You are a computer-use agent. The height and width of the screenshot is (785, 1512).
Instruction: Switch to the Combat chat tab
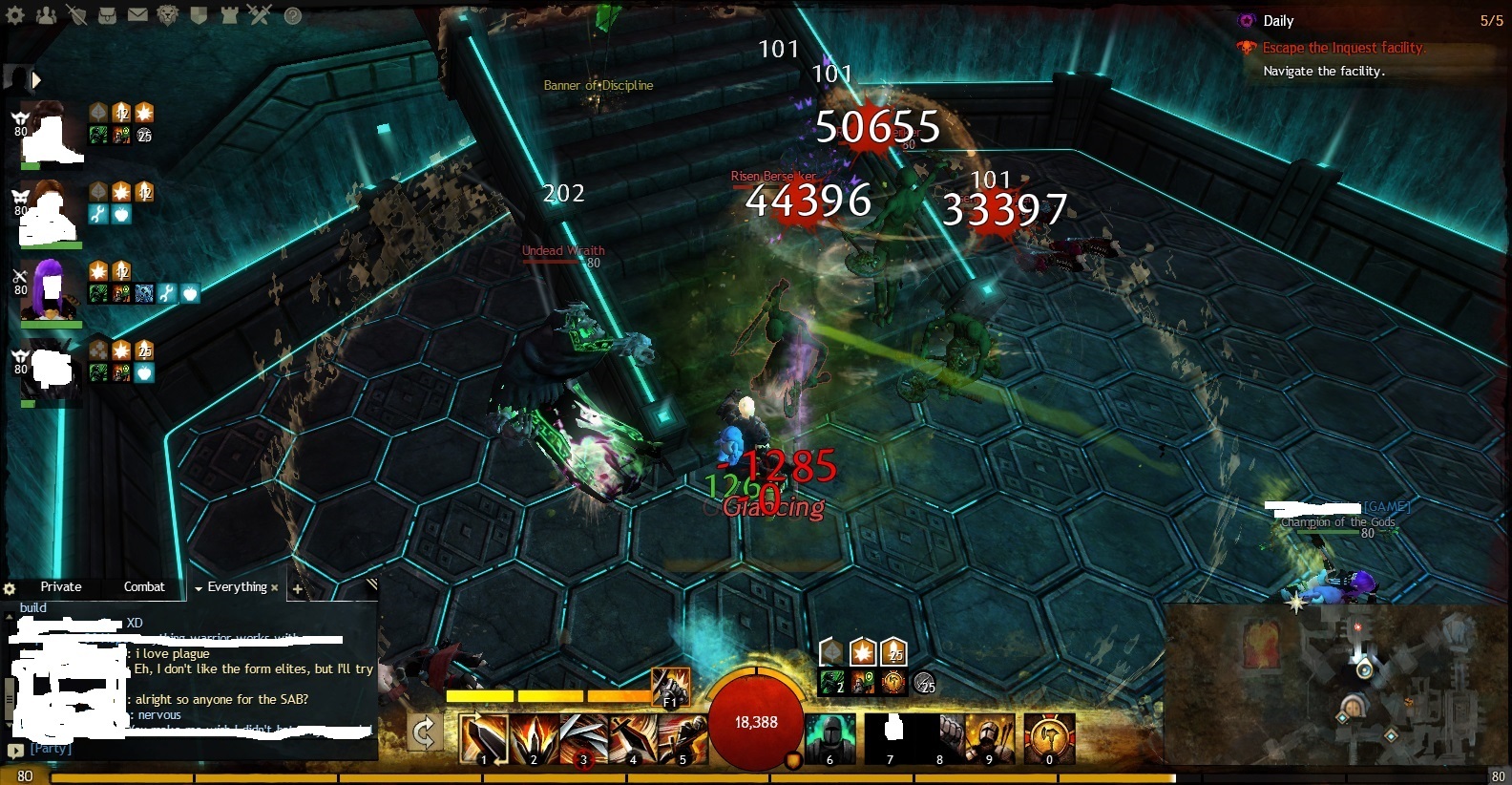[x=144, y=586]
